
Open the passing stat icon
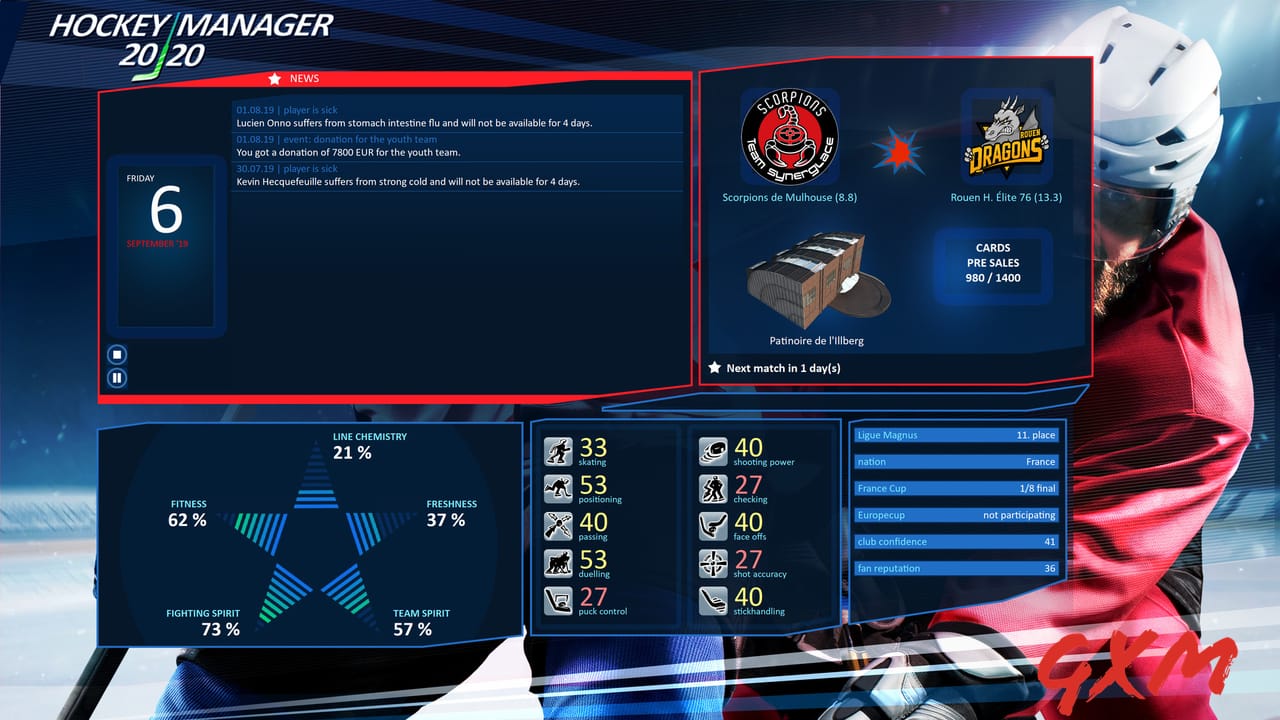click(x=557, y=524)
